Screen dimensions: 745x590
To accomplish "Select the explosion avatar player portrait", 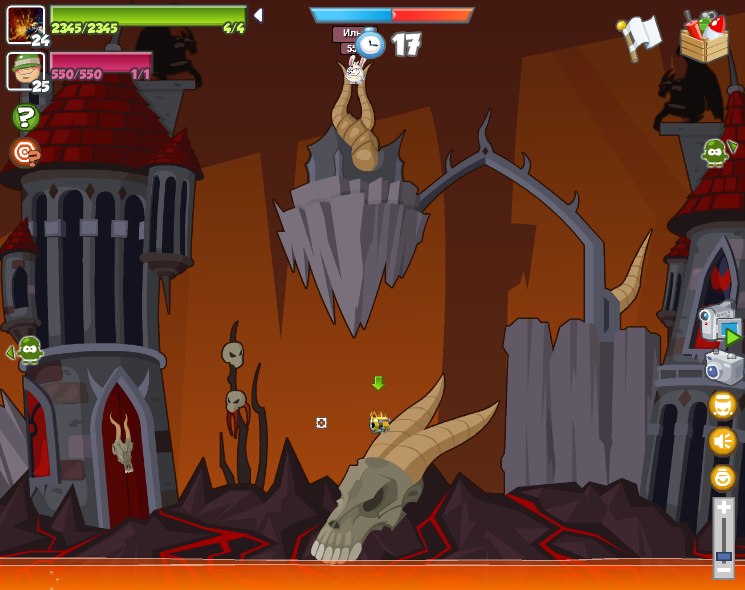I will [25, 24].
